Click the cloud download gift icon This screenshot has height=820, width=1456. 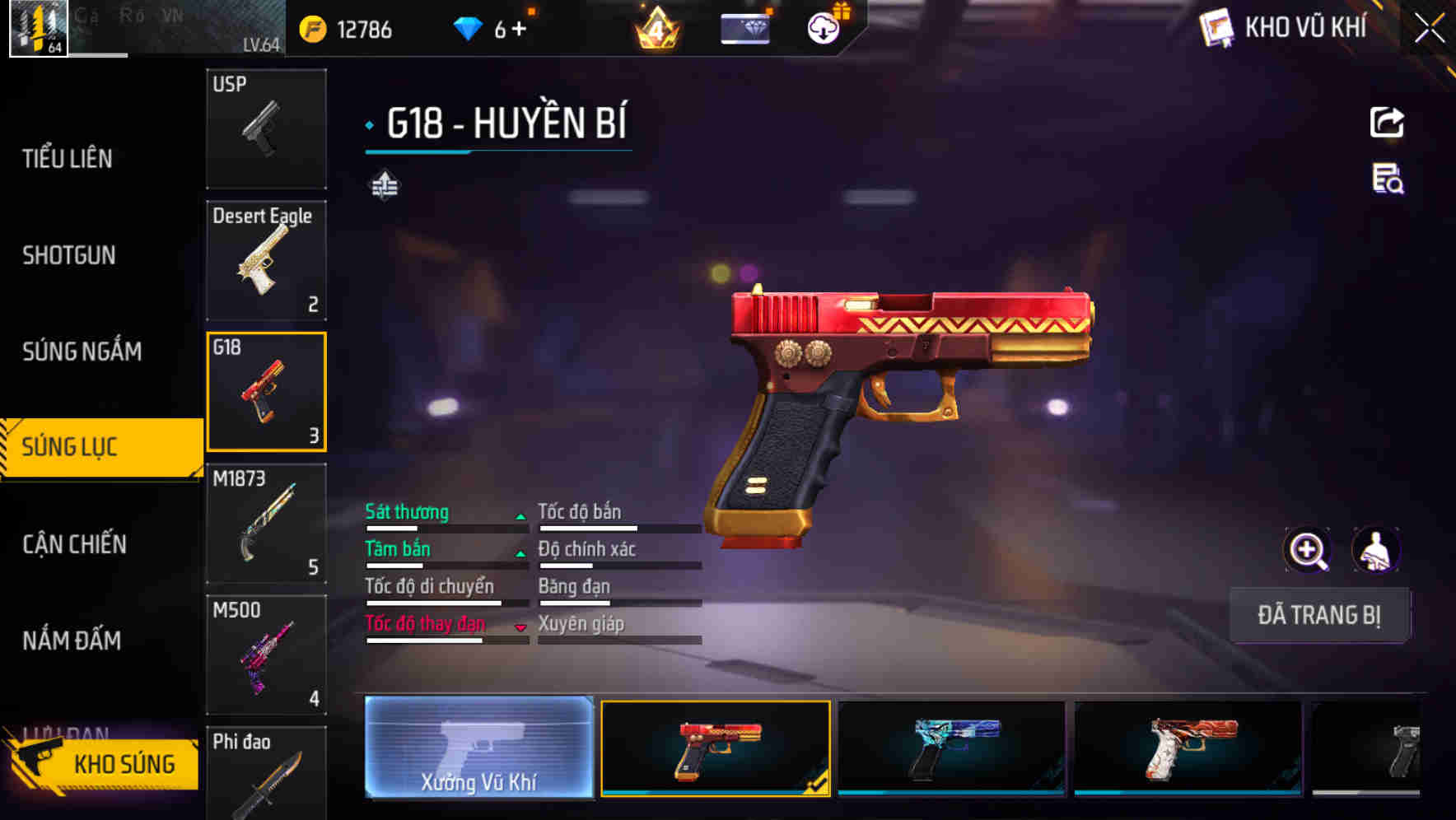point(824,27)
